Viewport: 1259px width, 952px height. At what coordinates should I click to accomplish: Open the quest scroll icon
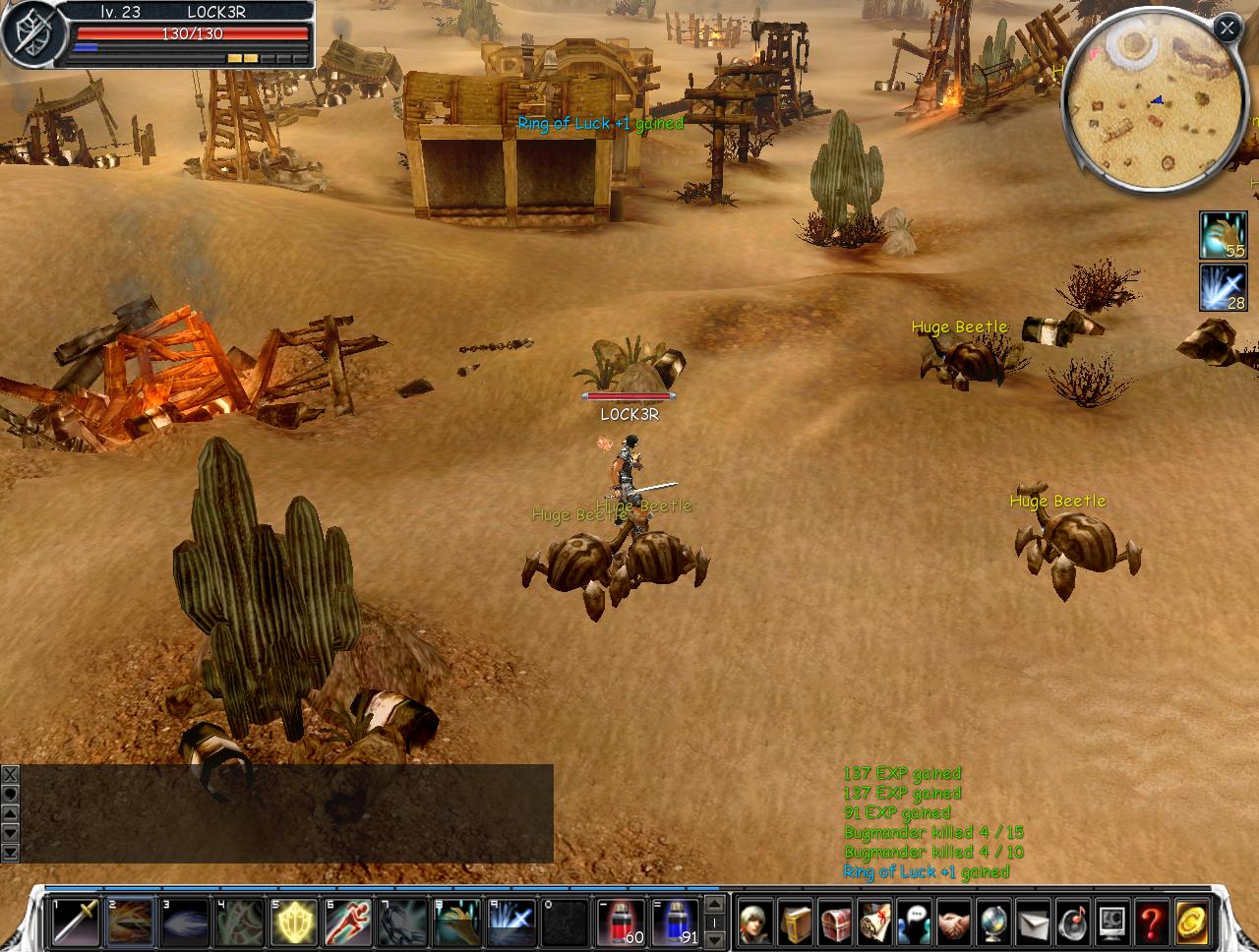pyautogui.click(x=874, y=923)
